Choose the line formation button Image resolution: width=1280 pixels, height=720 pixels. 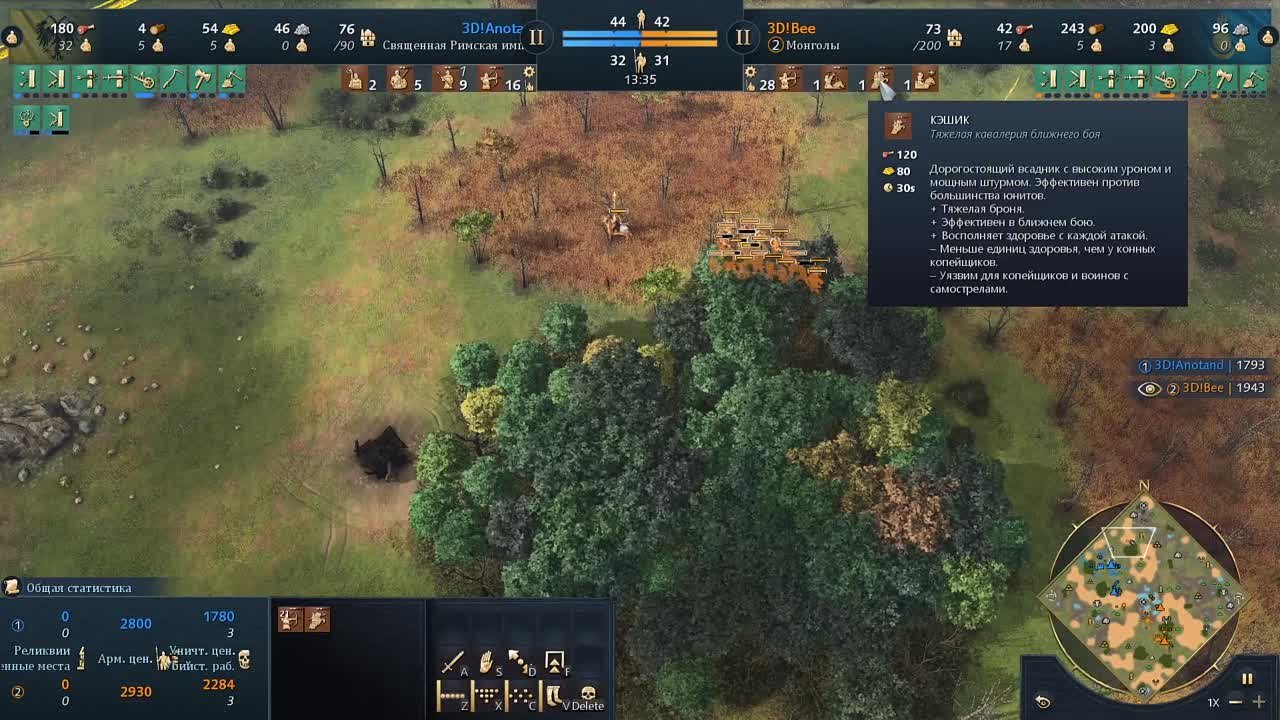click(453, 695)
